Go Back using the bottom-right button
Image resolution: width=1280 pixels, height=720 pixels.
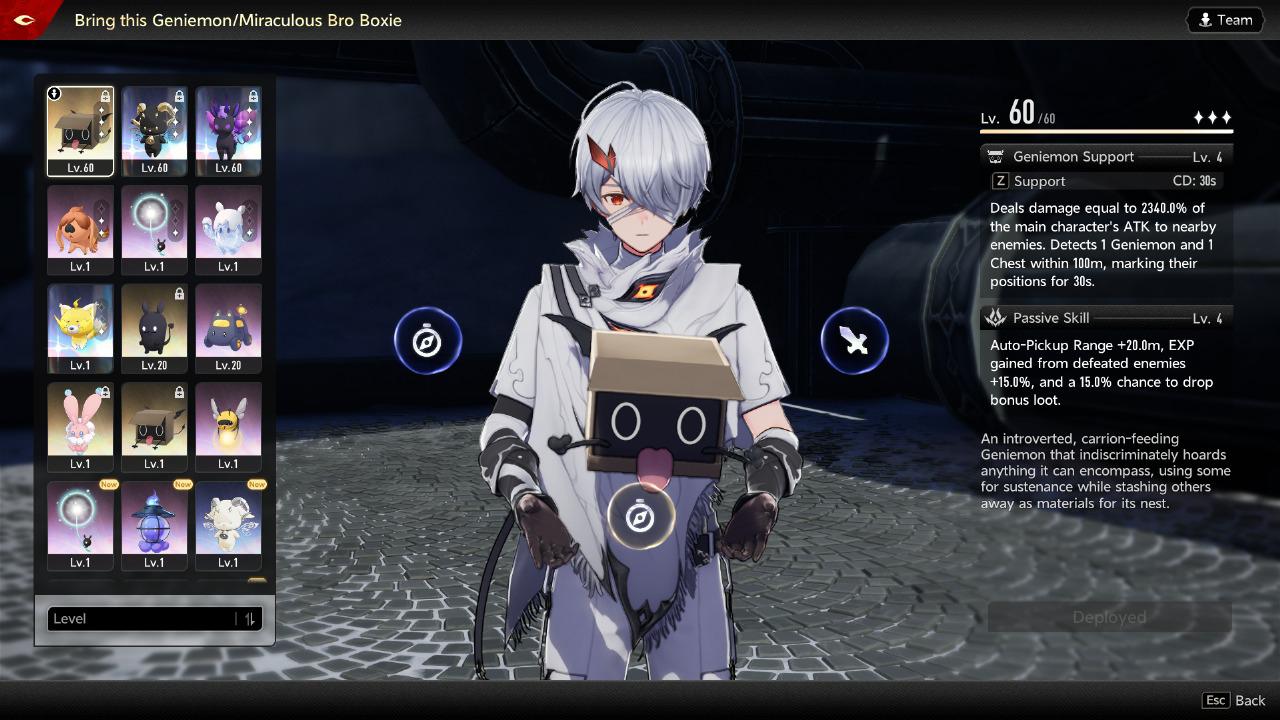(x=1236, y=701)
